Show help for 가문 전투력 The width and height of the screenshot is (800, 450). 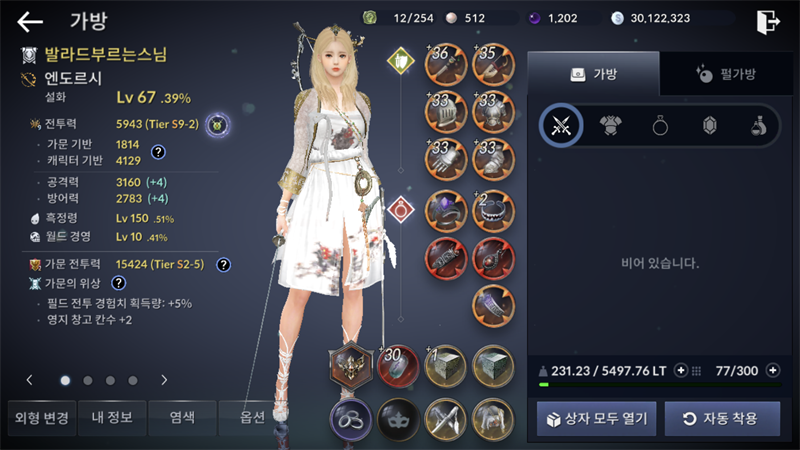pyautogui.click(x=224, y=265)
